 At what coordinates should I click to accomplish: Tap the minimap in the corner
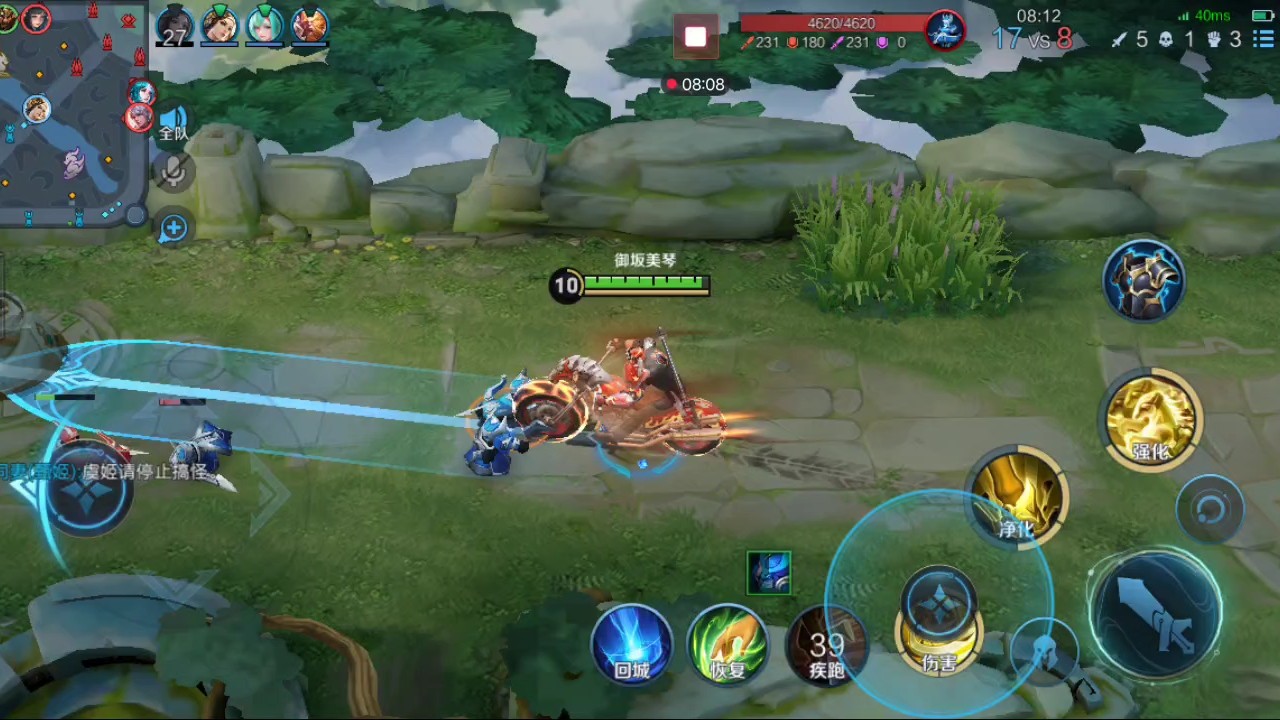point(70,110)
